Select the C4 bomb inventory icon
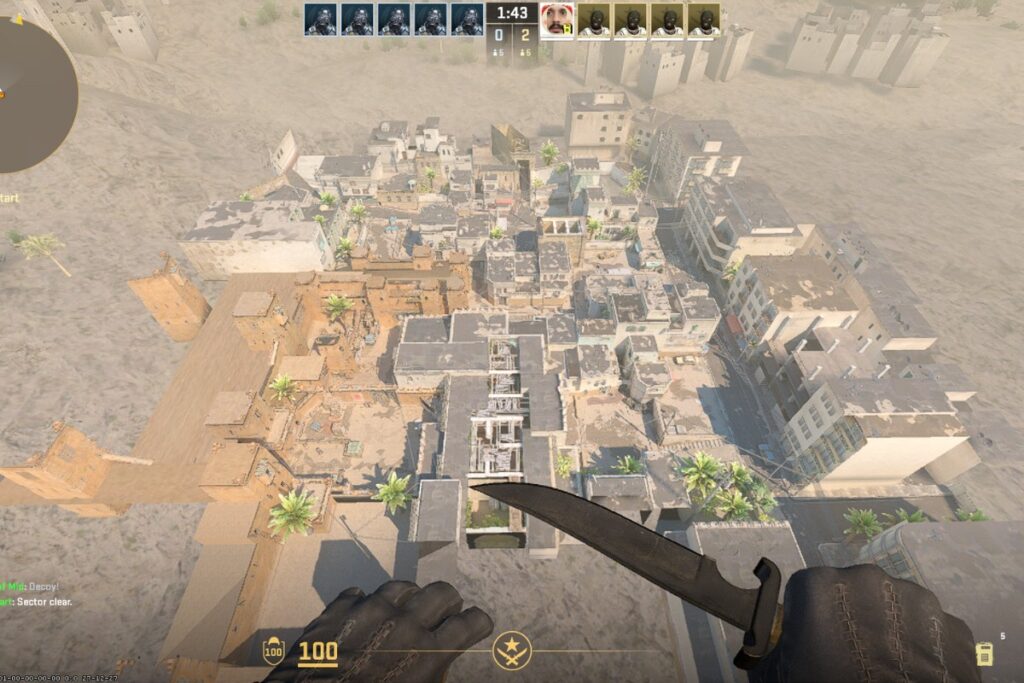This screenshot has width=1024, height=683. pyautogui.click(x=985, y=654)
